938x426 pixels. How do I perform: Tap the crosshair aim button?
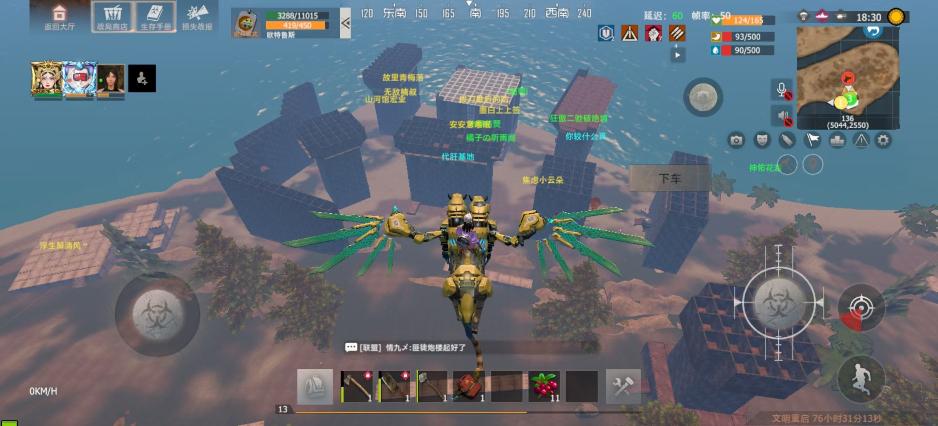pos(860,306)
